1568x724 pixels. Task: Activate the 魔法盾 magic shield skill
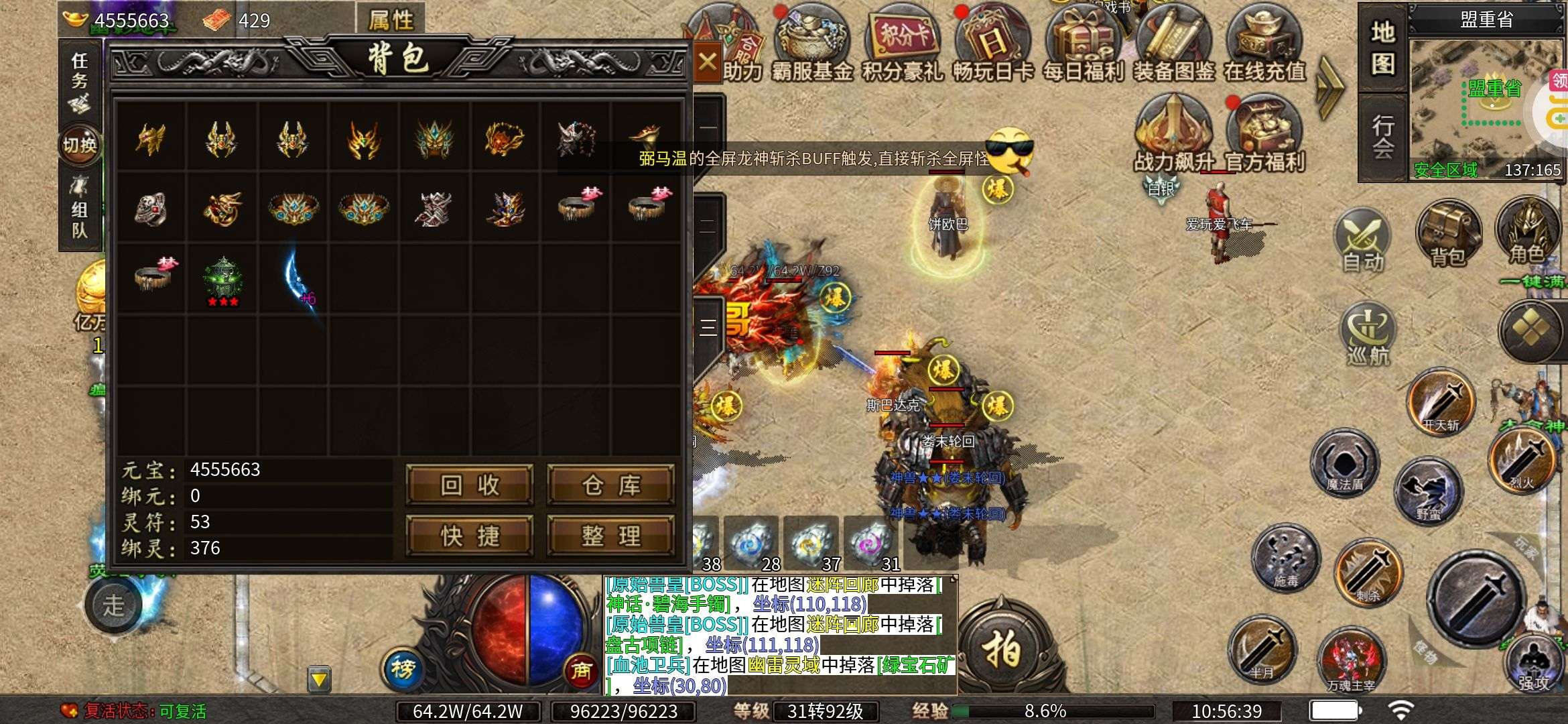[x=1344, y=463]
